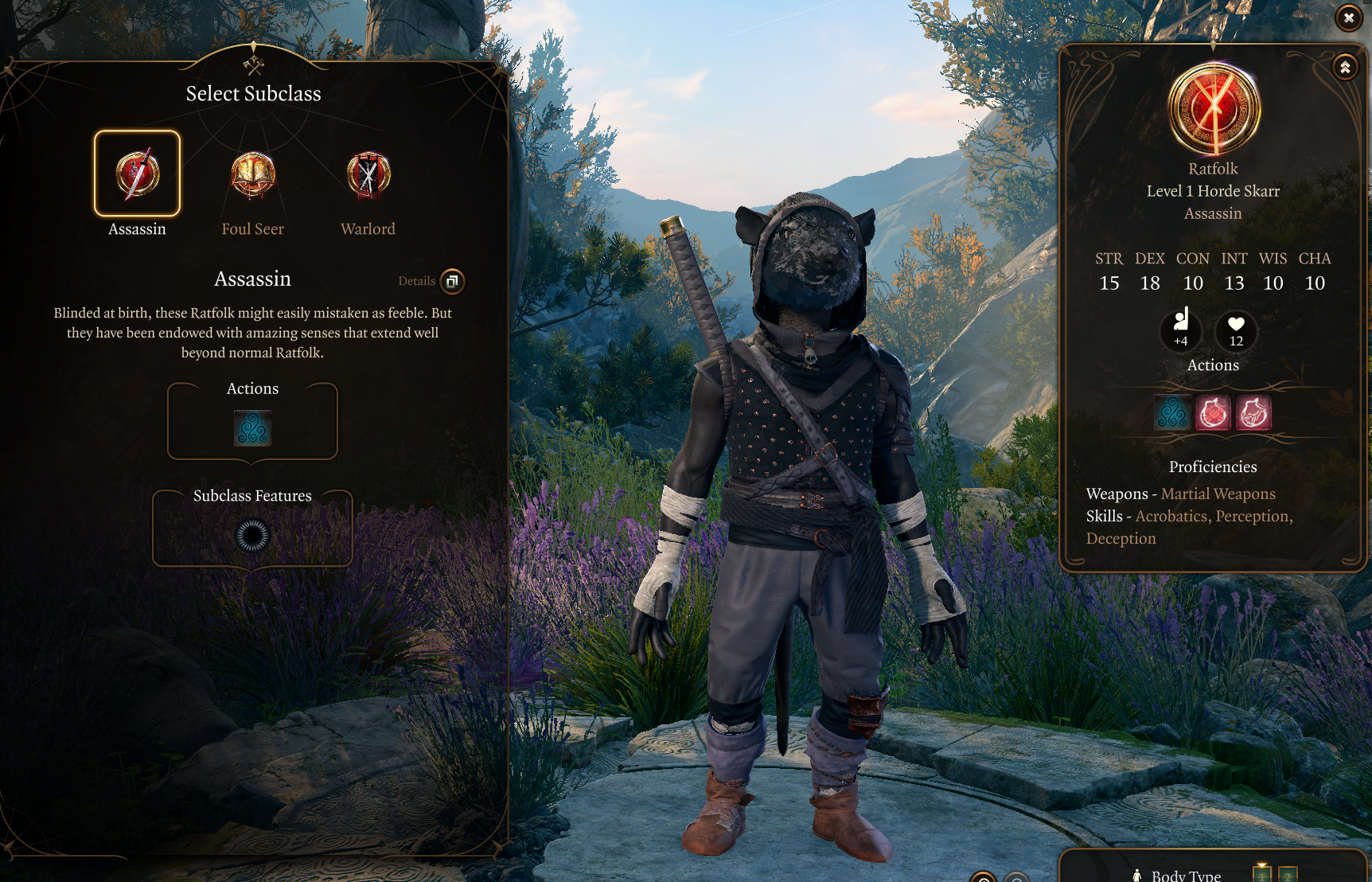This screenshot has height=882, width=1372.
Task: Open the Assassin Details view
Action: pyautogui.click(x=452, y=281)
